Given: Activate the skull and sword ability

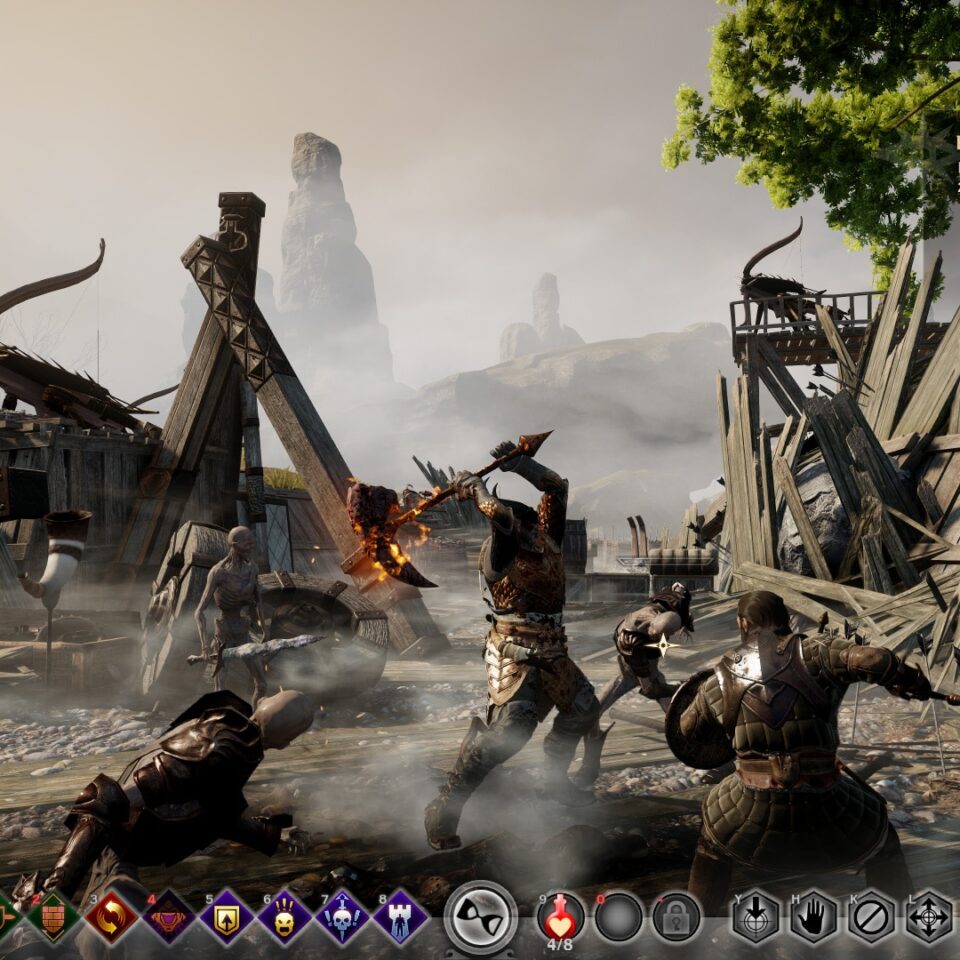Looking at the screenshot, I should (343, 916).
